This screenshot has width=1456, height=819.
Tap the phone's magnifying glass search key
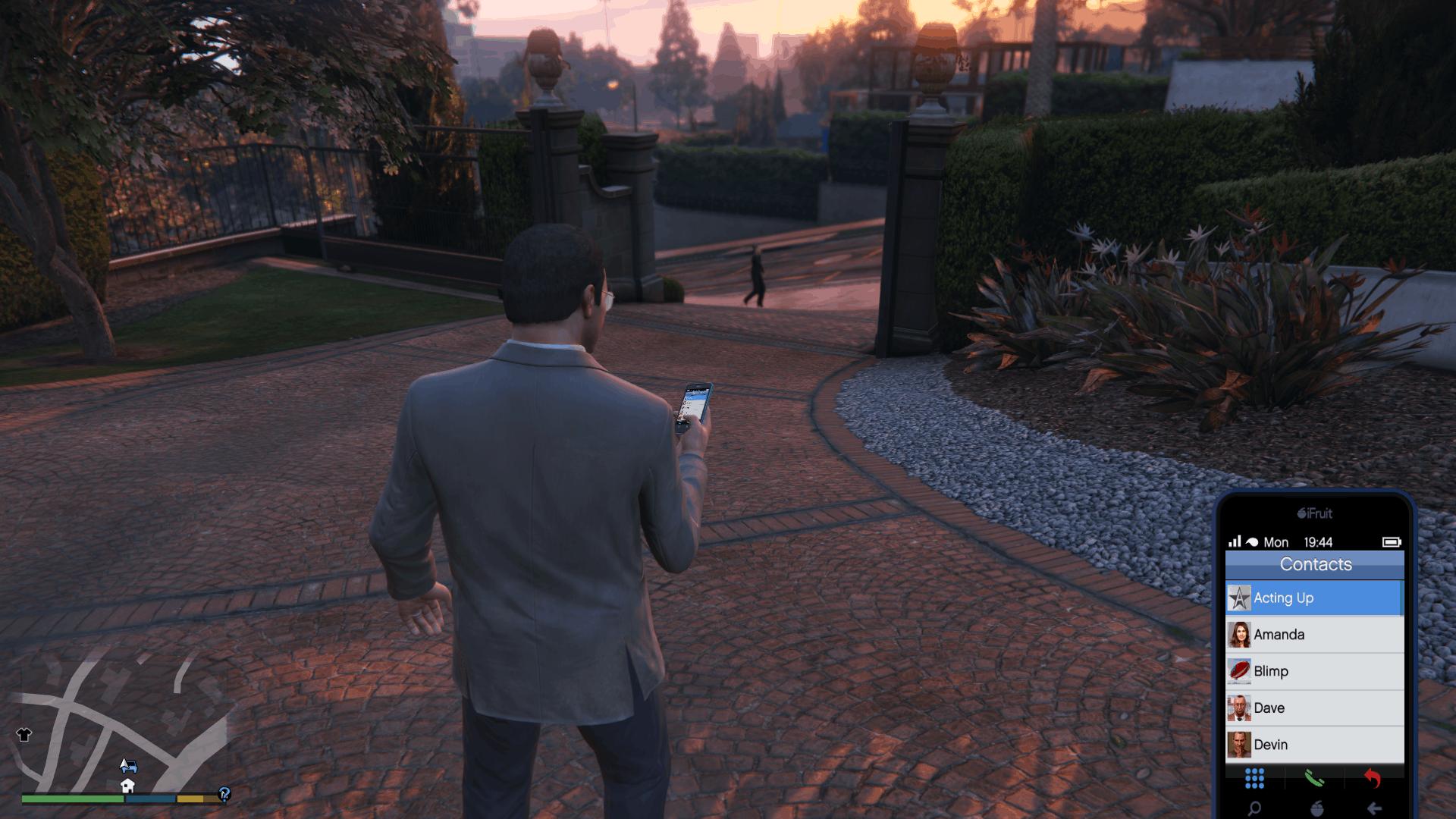point(1255,808)
